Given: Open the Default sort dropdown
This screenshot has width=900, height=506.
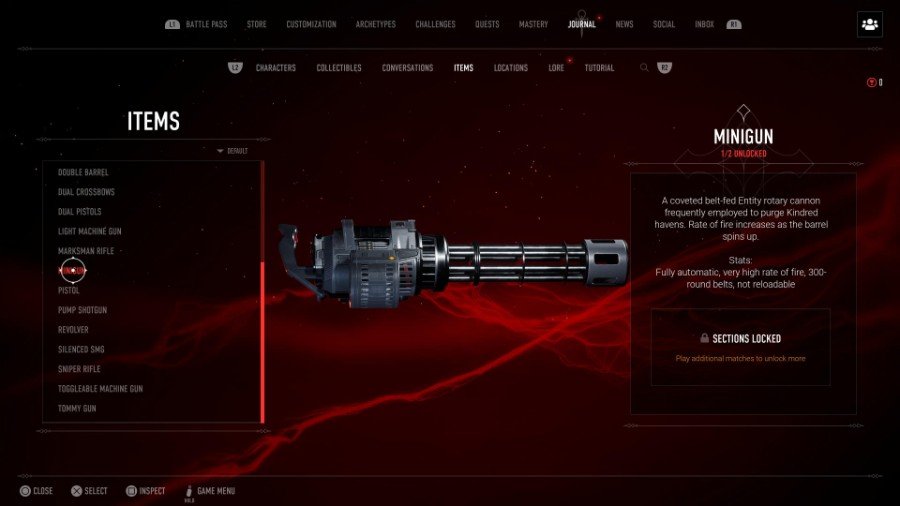Looking at the screenshot, I should click(233, 151).
